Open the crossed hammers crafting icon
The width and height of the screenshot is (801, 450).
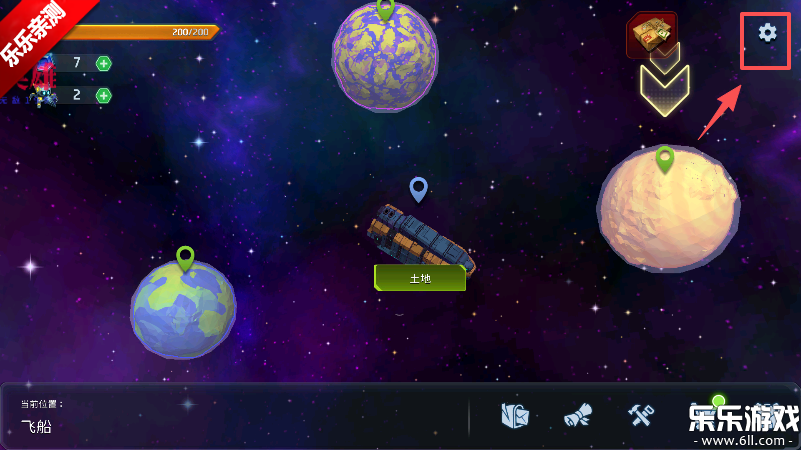[640, 416]
